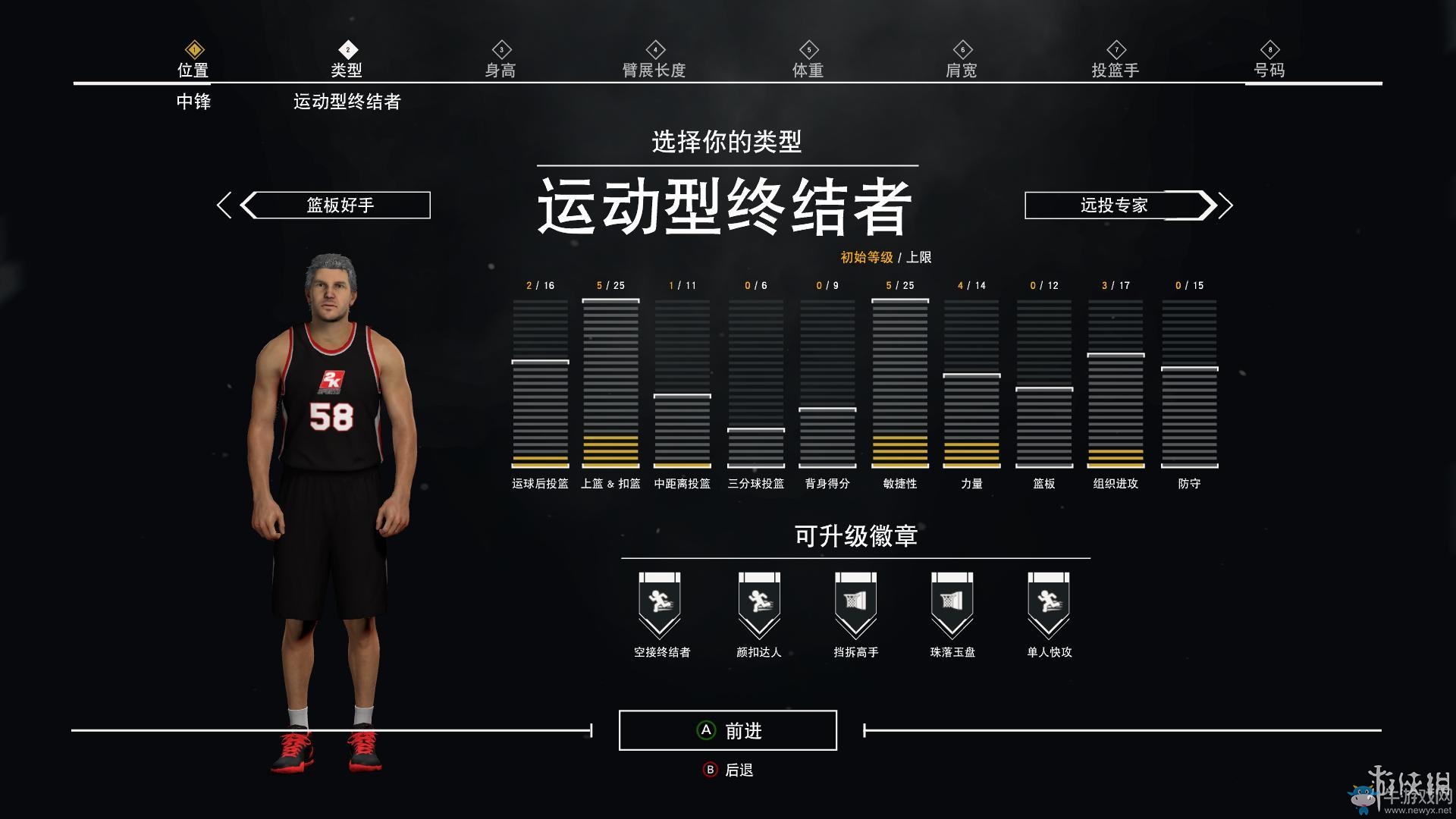
Task: Click the left chevron arrow beside 篮板好手
Action: [x=224, y=205]
